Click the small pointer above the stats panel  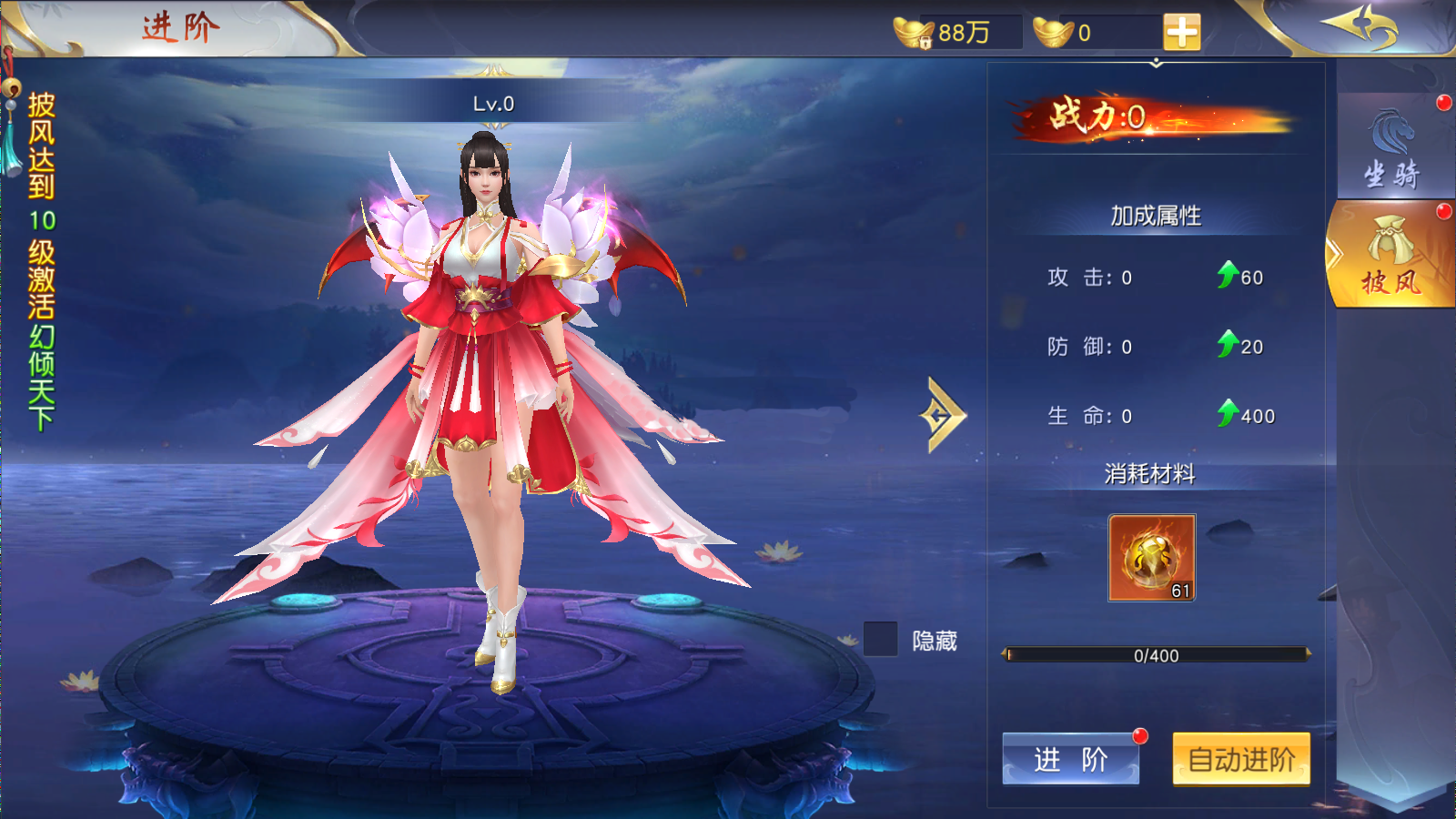pos(1157,64)
